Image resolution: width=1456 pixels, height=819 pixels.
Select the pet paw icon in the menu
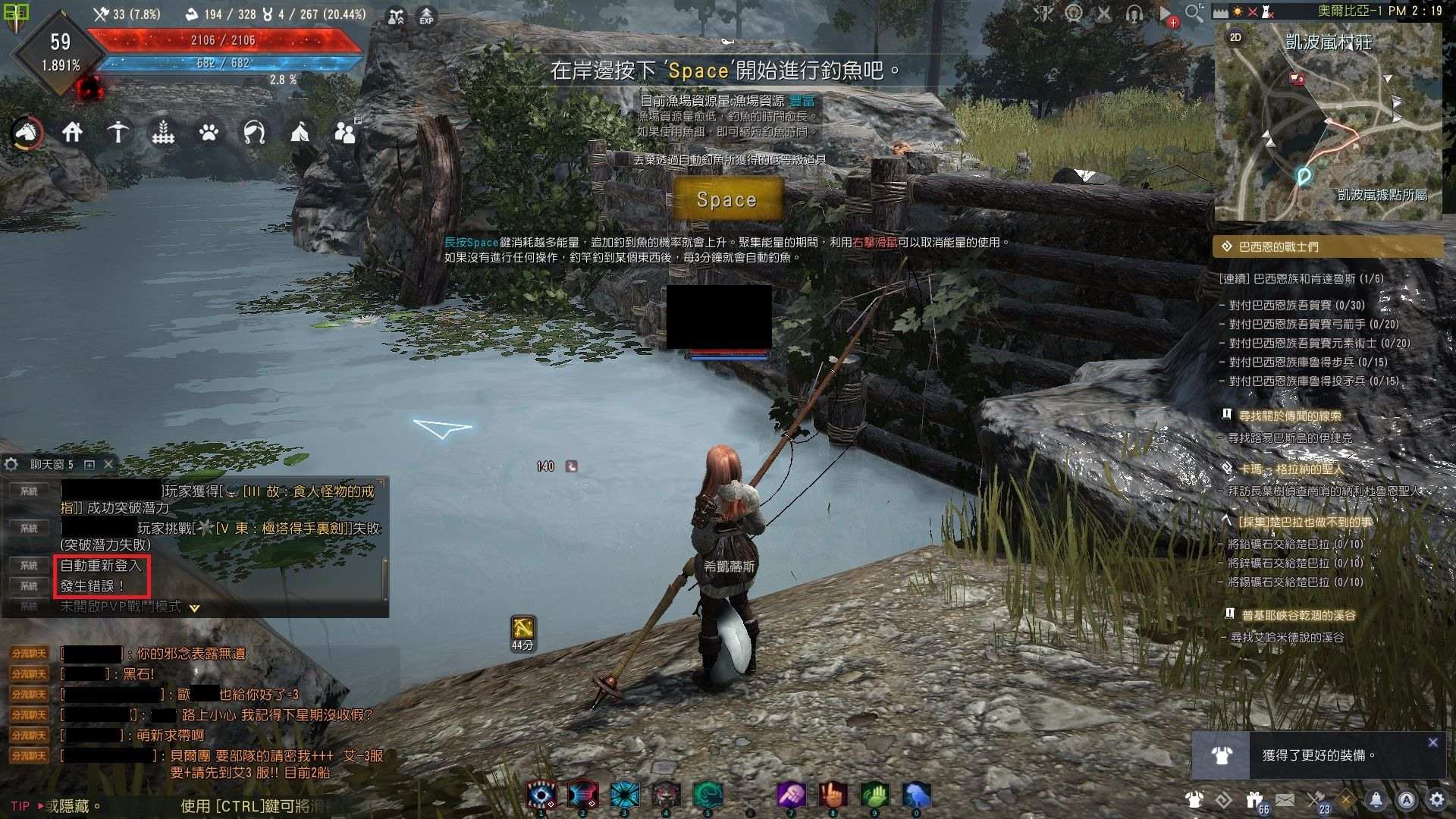(209, 133)
